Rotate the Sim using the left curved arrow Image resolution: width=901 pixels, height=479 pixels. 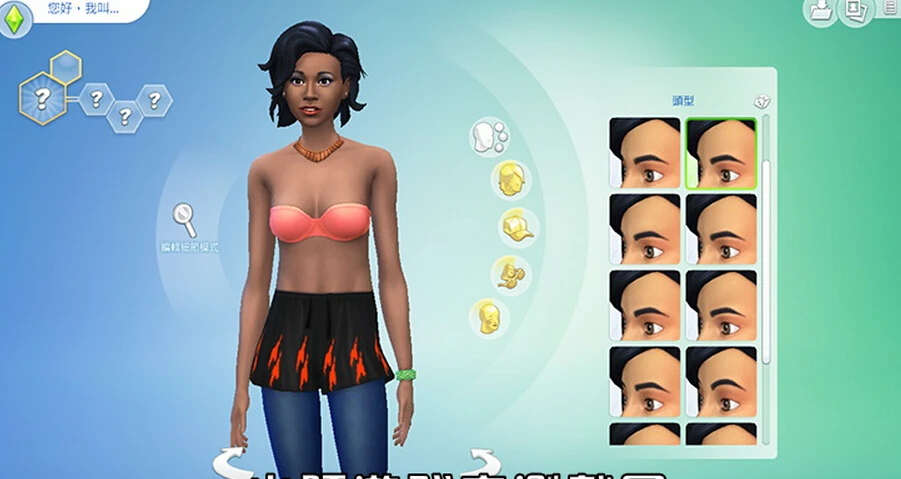coord(230,462)
